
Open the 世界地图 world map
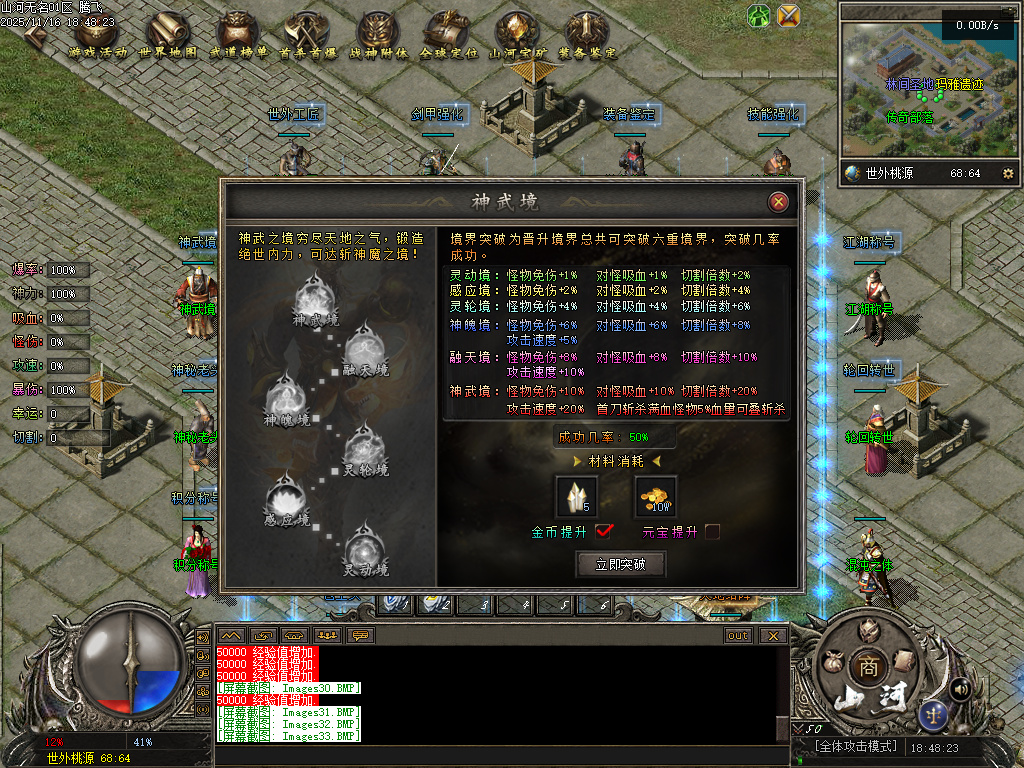168,34
